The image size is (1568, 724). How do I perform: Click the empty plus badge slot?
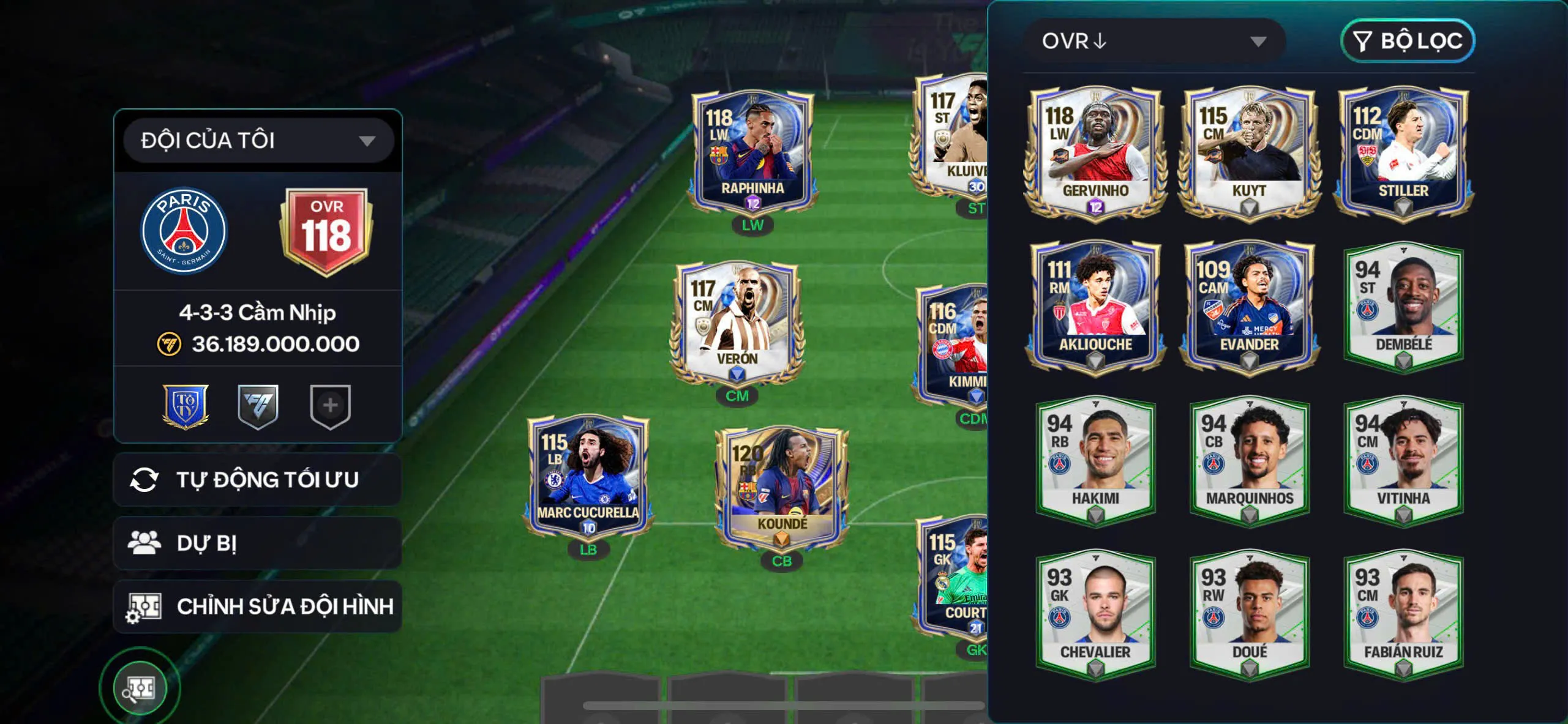click(330, 406)
